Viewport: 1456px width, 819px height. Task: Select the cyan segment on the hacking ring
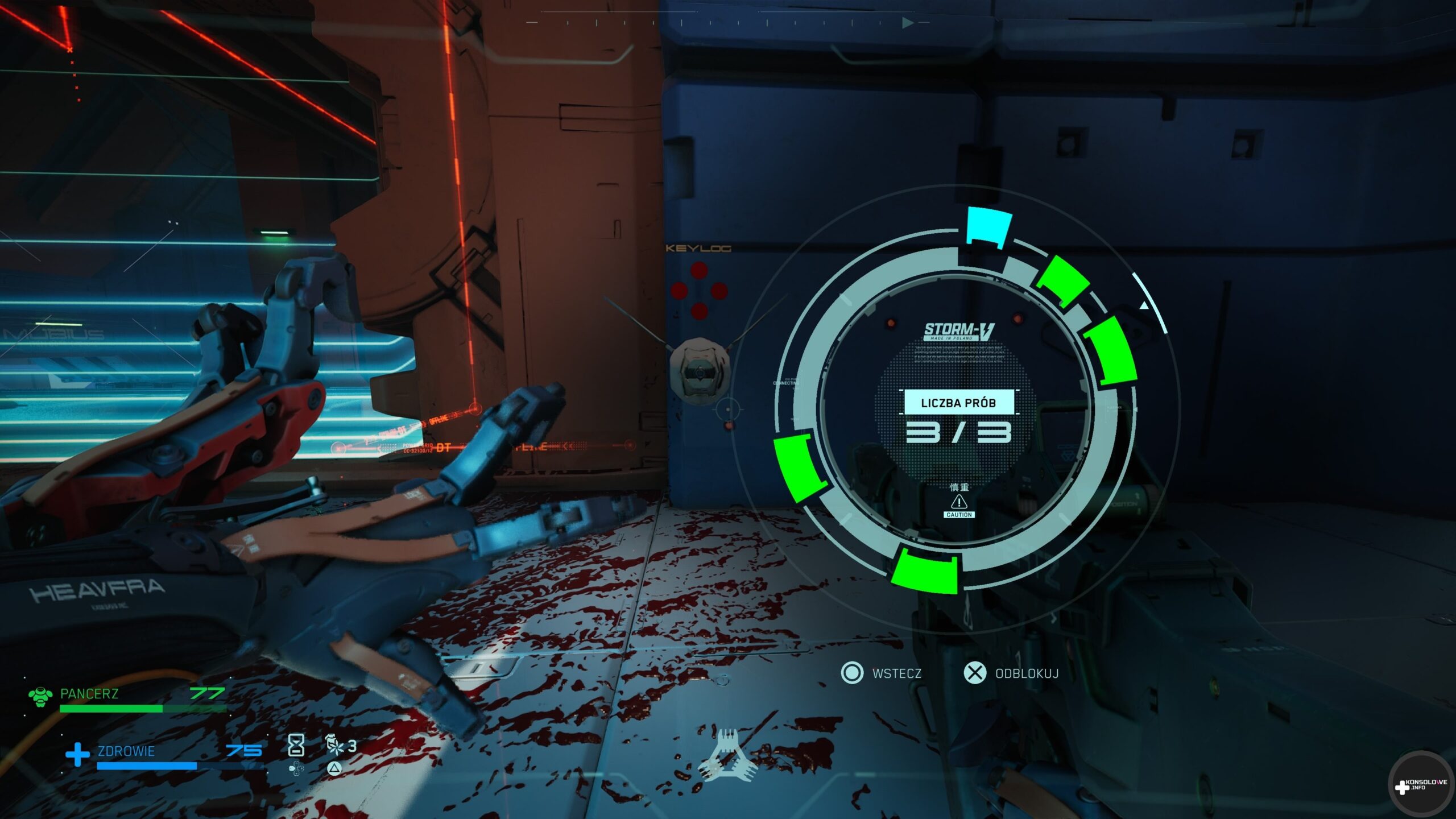990,226
